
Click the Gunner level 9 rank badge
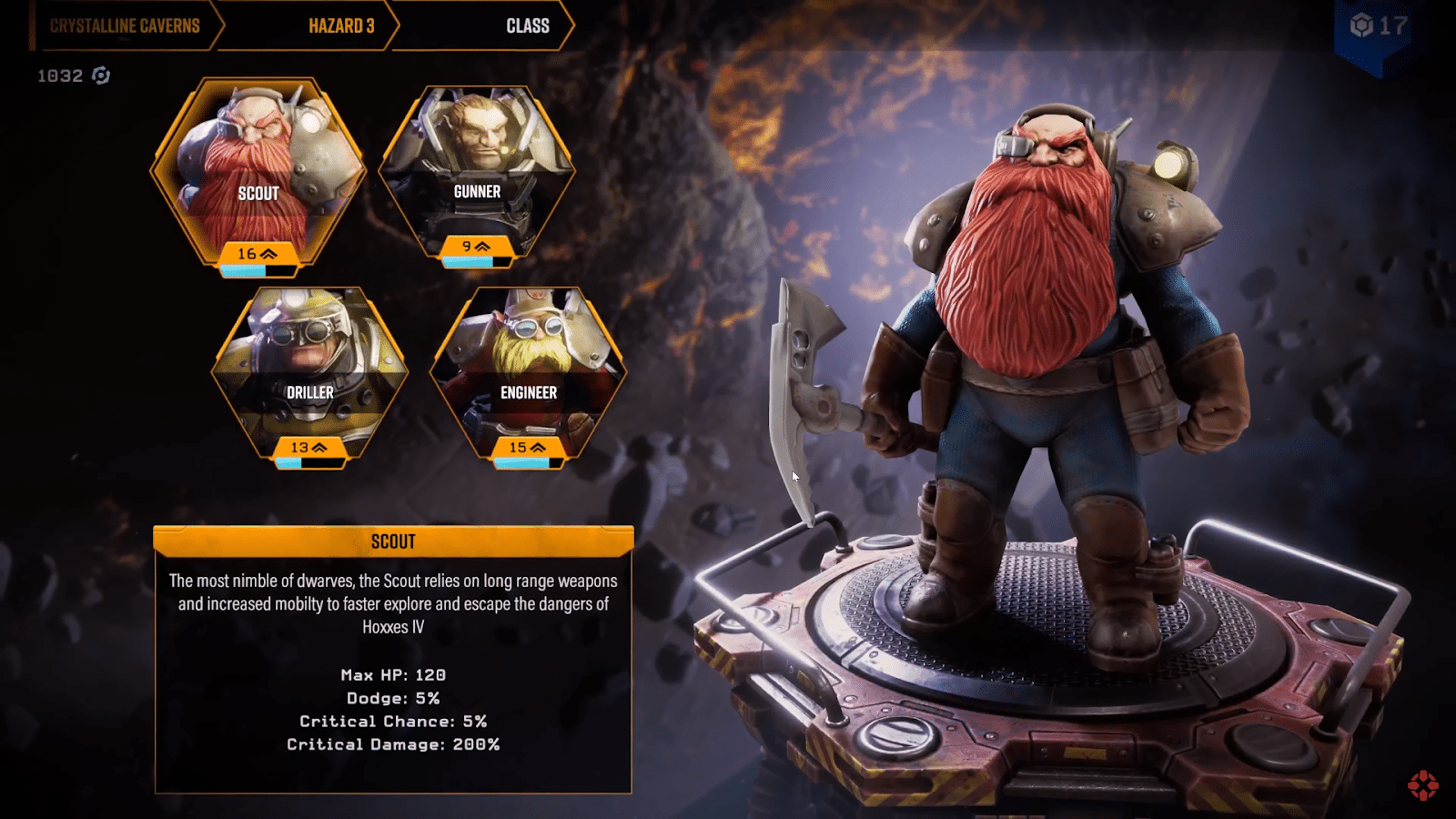point(476,246)
